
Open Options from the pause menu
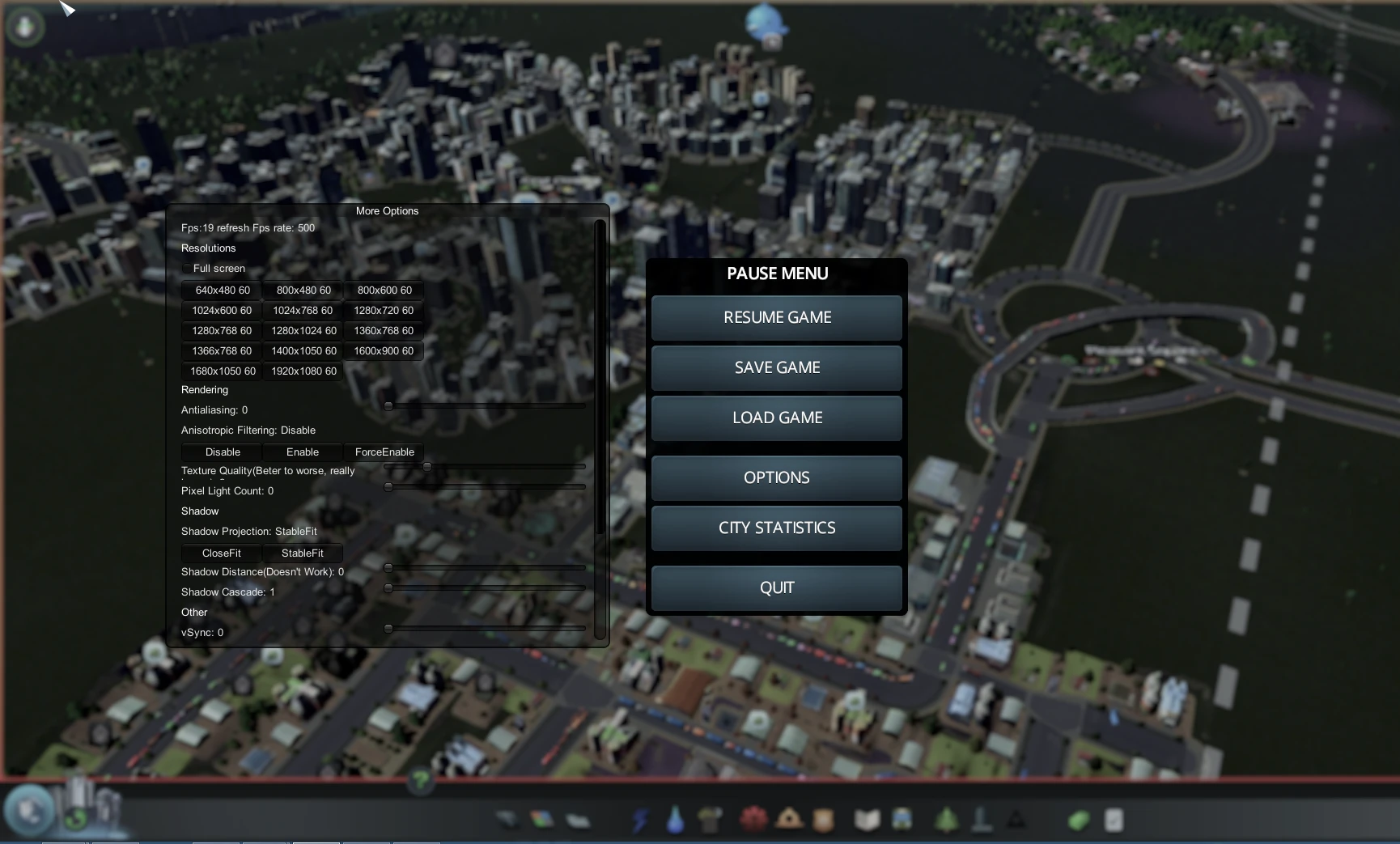coord(775,477)
